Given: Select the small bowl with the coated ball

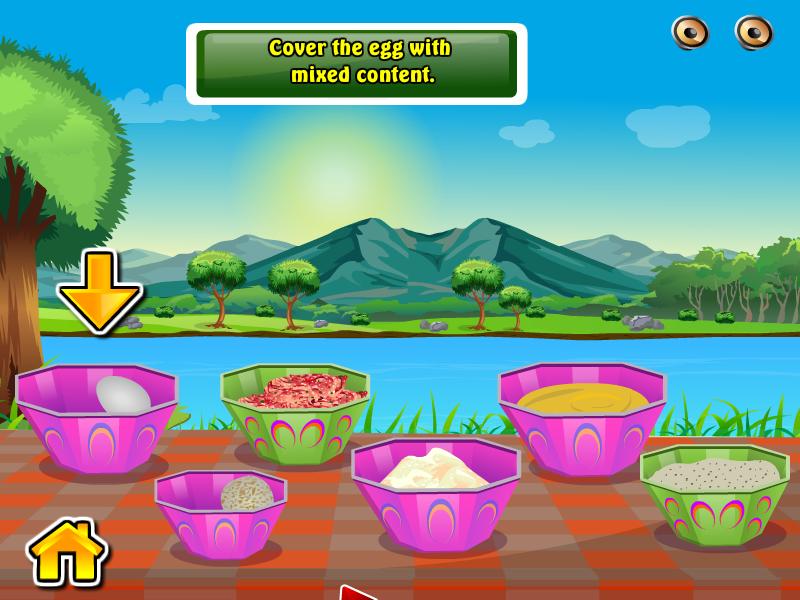Looking at the screenshot, I should click(221, 512).
